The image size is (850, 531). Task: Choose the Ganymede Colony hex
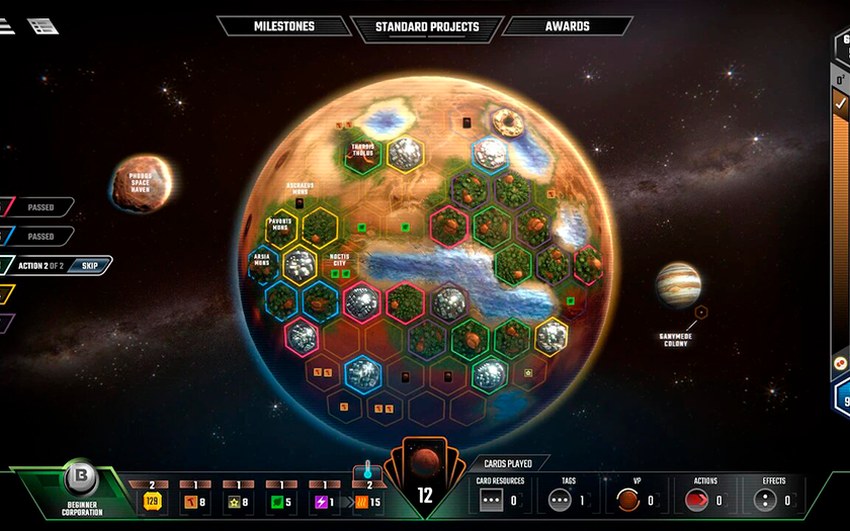[x=701, y=313]
